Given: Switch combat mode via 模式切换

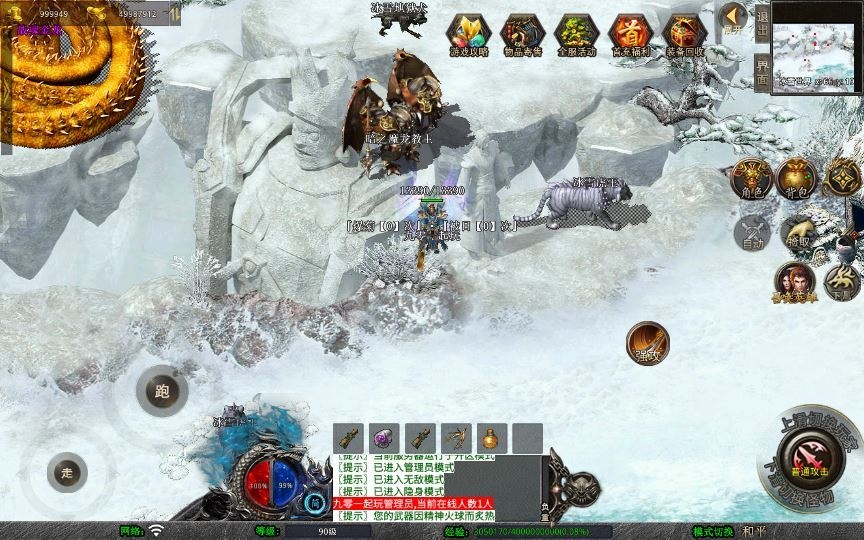Looking at the screenshot, I should tap(713, 531).
